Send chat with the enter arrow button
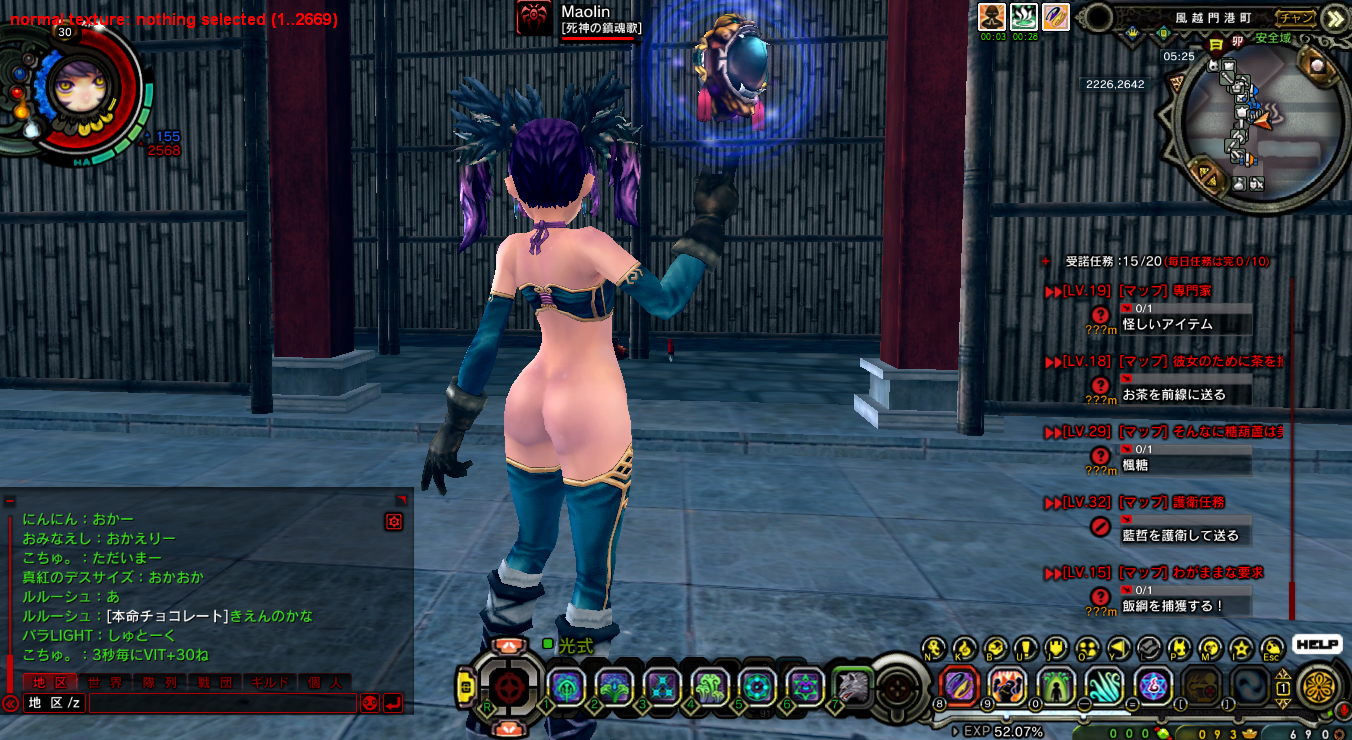1352x740 pixels. pos(393,703)
